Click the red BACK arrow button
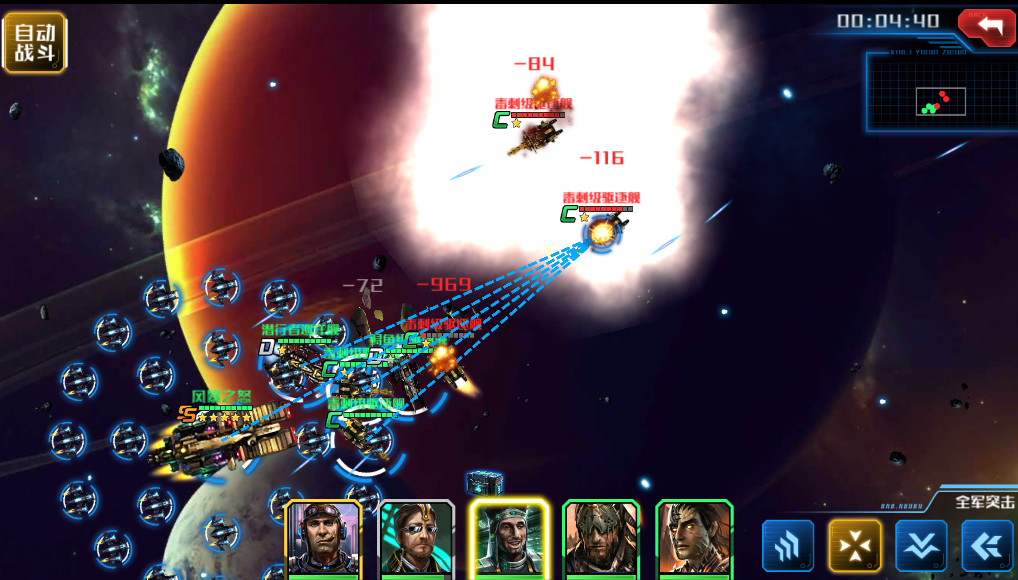Viewport: 1018px width, 580px height. [x=986, y=26]
